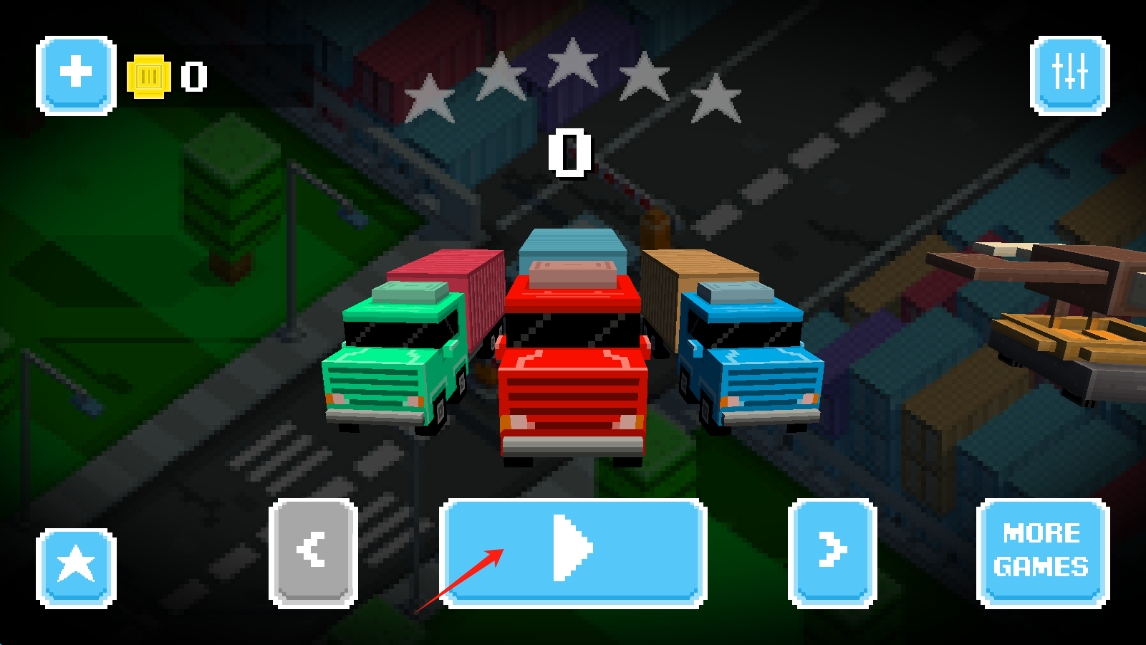Click the star button in the corner

(x=76, y=566)
